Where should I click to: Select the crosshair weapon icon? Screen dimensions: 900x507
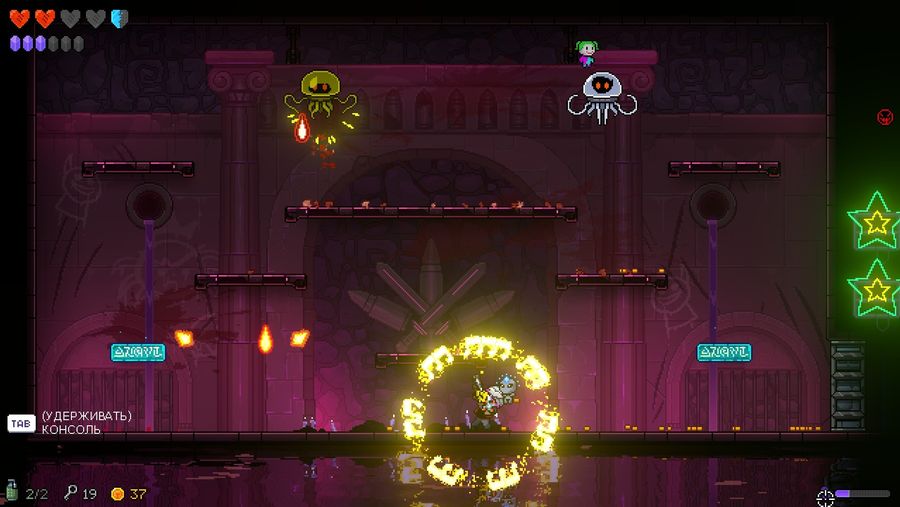pyautogui.click(x=825, y=495)
